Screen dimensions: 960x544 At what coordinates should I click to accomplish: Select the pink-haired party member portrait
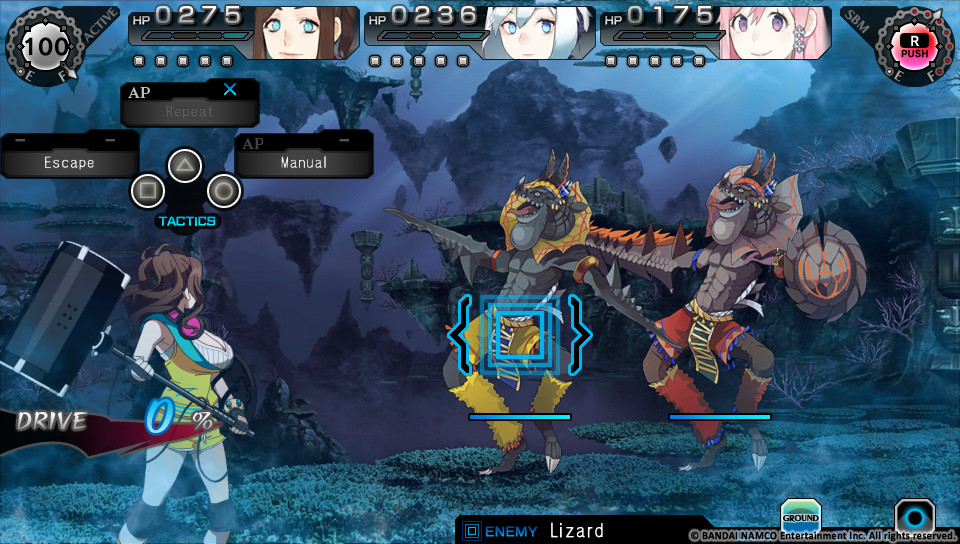click(774, 32)
